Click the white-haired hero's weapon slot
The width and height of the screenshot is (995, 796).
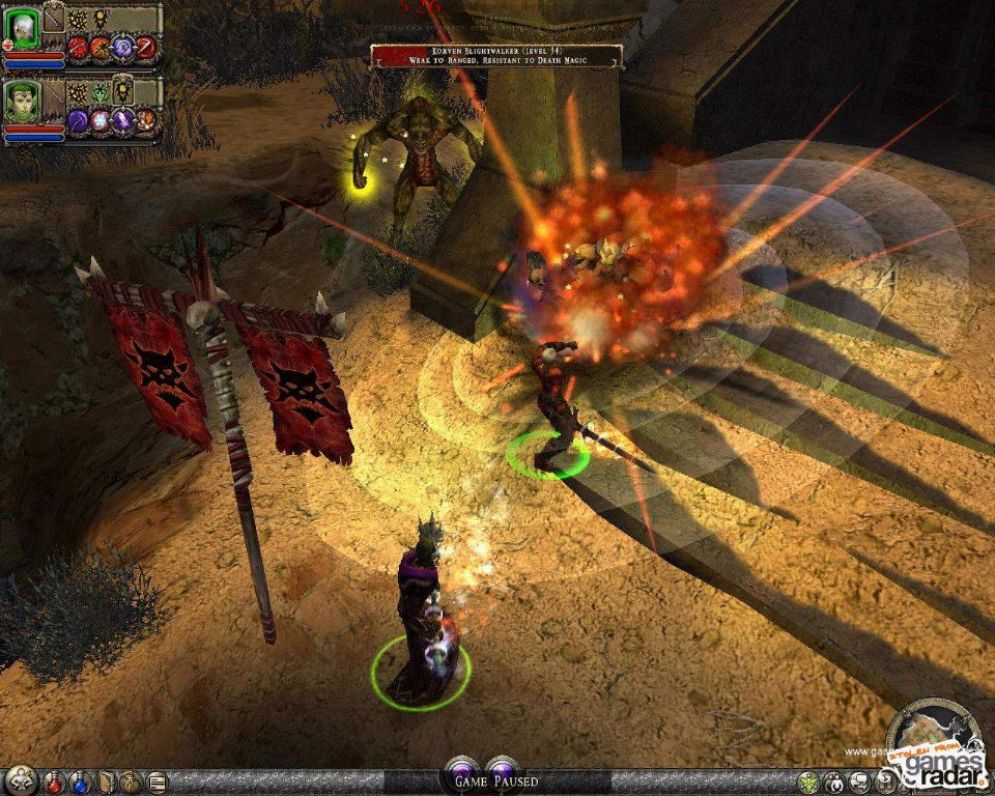[54, 18]
